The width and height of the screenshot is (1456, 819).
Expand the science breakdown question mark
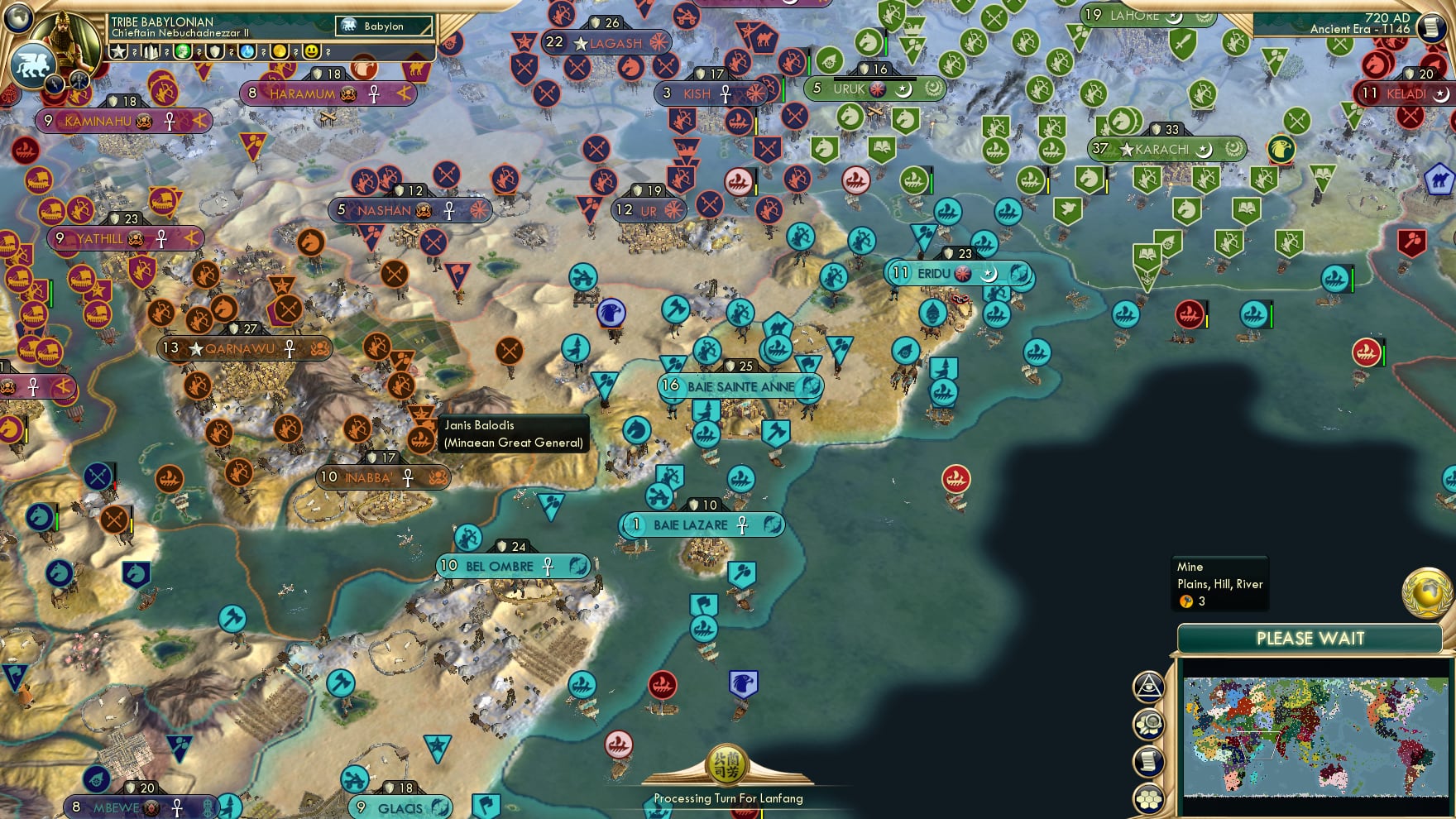pos(263,52)
